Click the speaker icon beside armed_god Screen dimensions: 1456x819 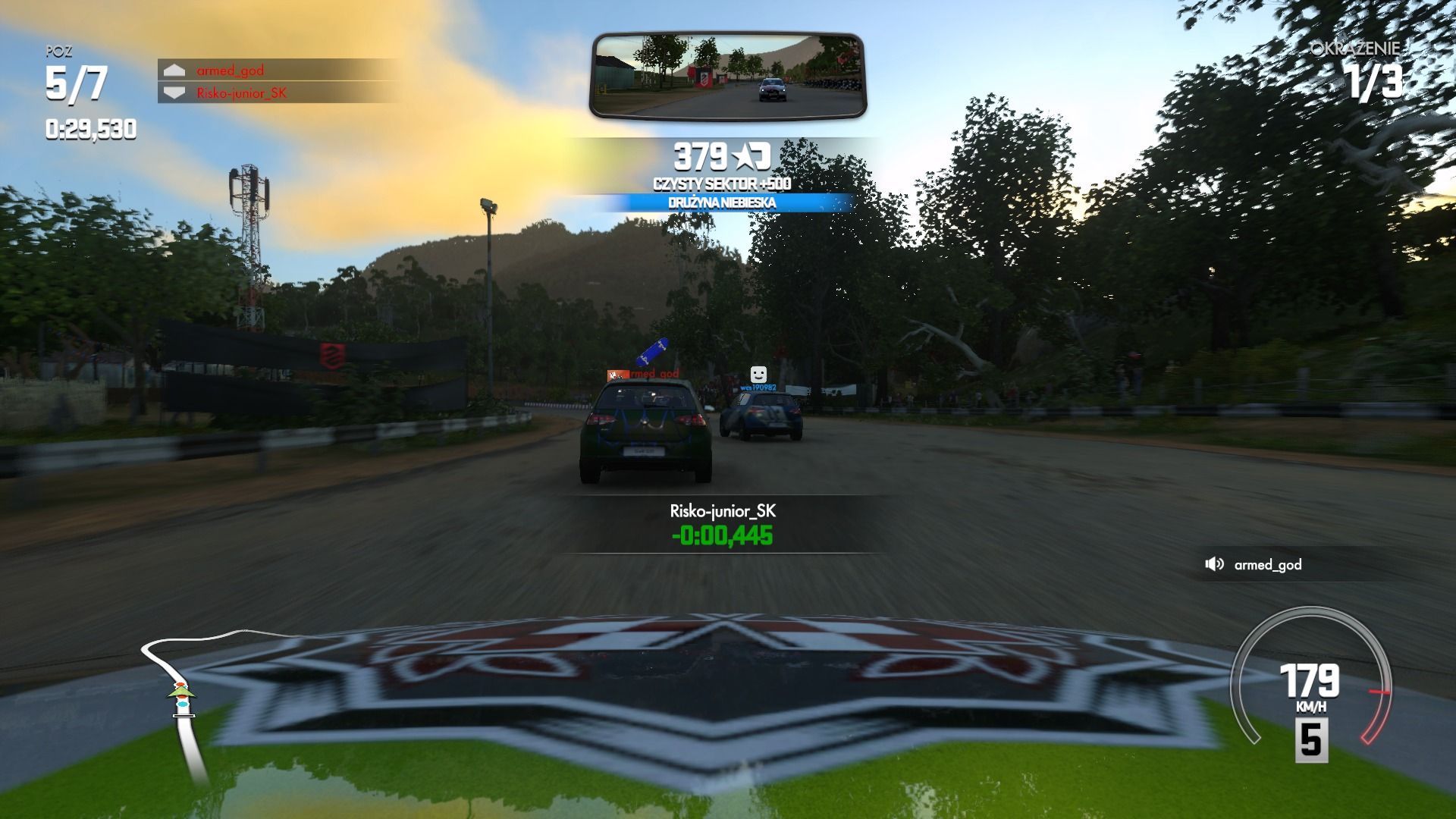click(1214, 564)
